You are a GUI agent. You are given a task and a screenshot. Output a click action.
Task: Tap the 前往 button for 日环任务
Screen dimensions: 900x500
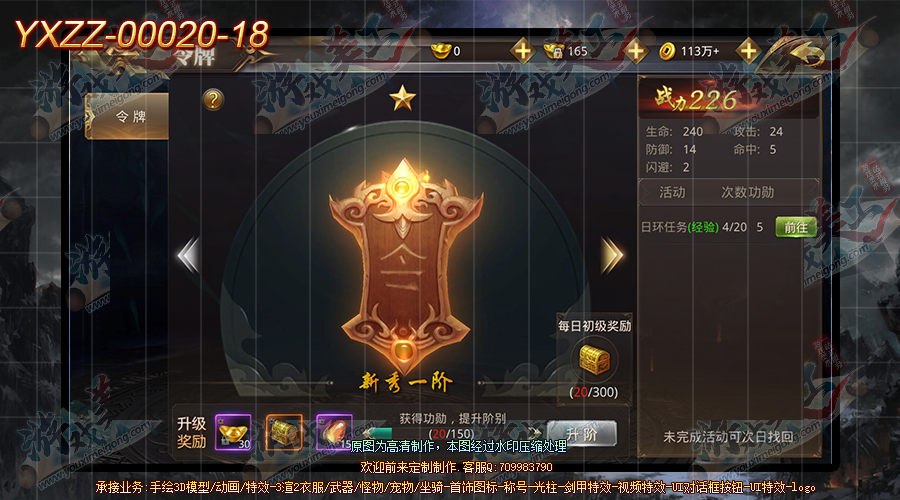(795, 227)
